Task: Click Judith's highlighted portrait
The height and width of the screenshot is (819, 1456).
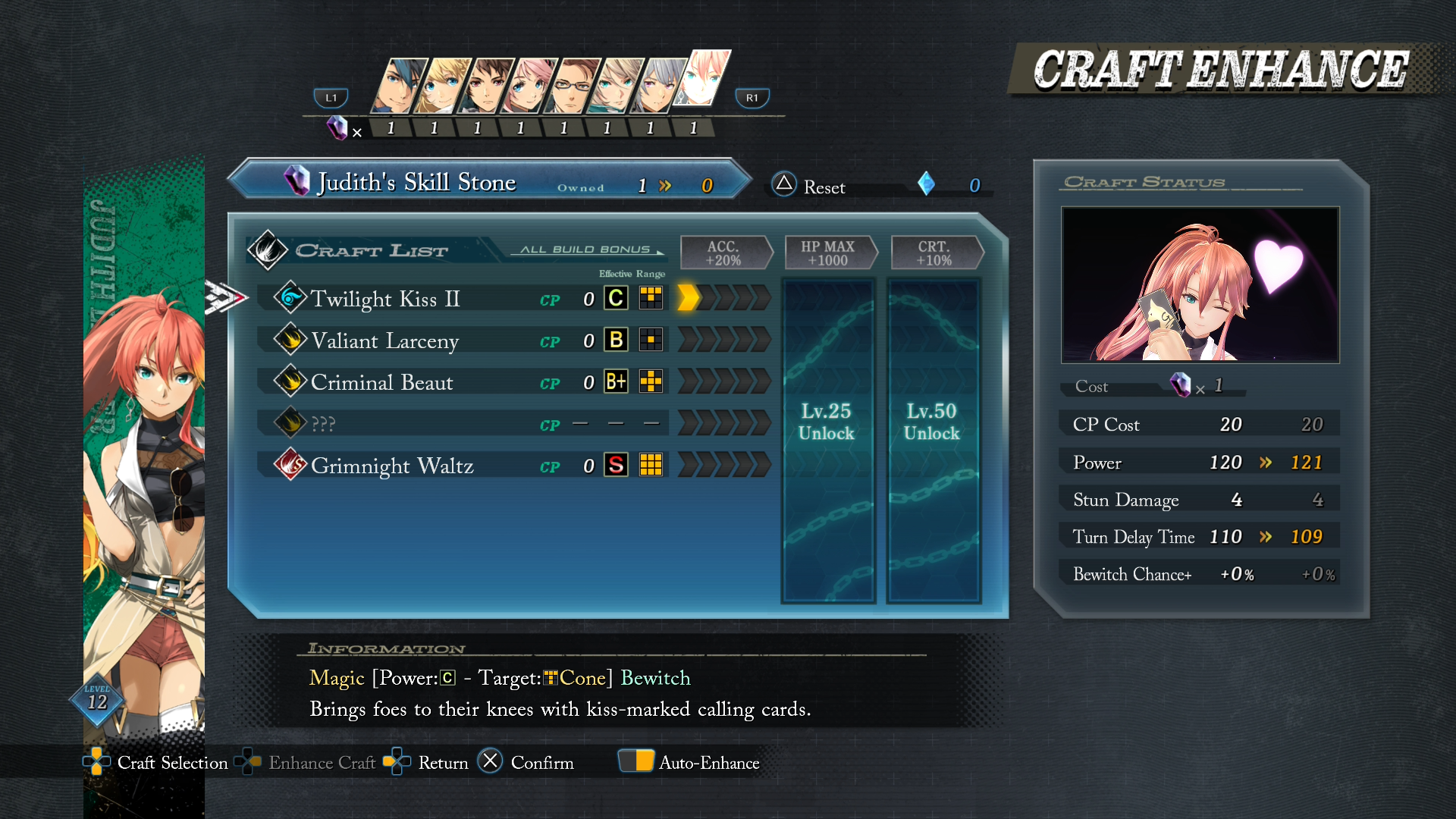Action: pos(705,78)
